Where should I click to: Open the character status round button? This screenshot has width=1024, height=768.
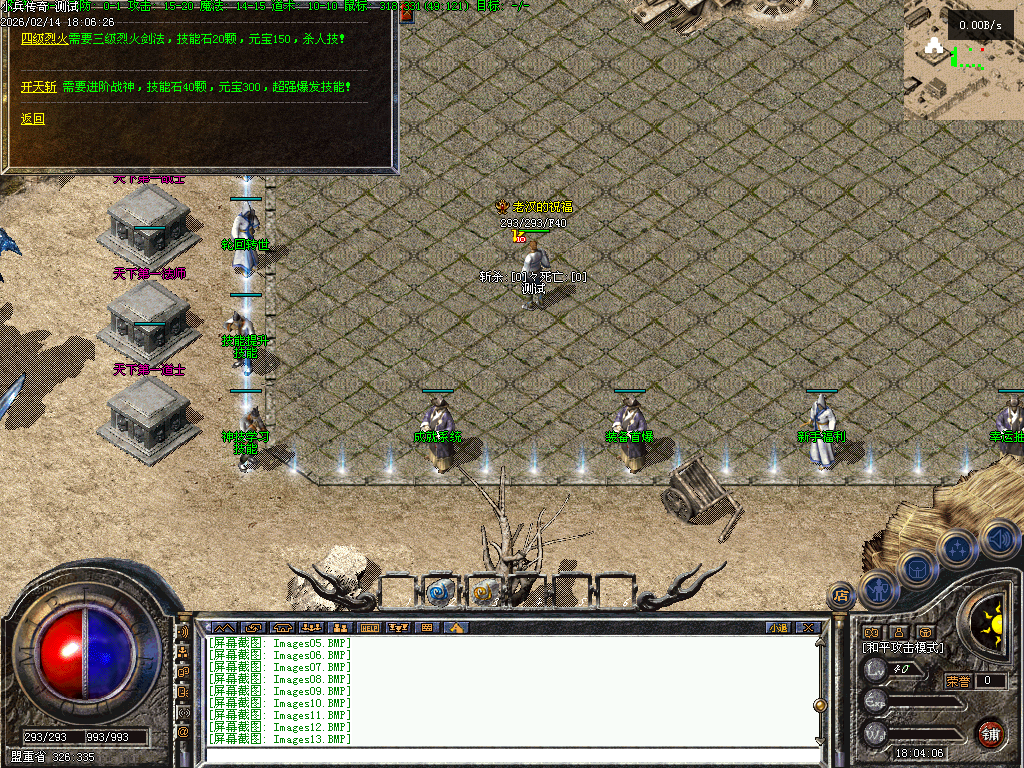click(x=878, y=589)
